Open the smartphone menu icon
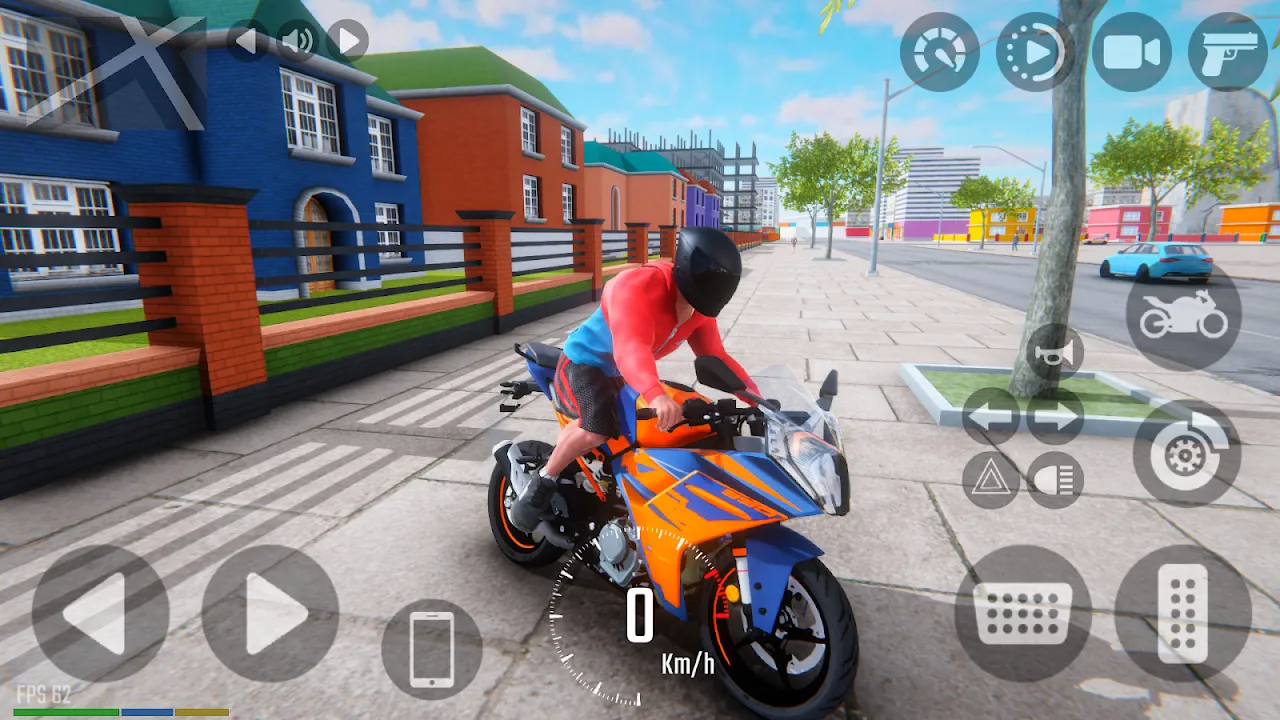Screen dimensions: 1280x720 (432, 649)
